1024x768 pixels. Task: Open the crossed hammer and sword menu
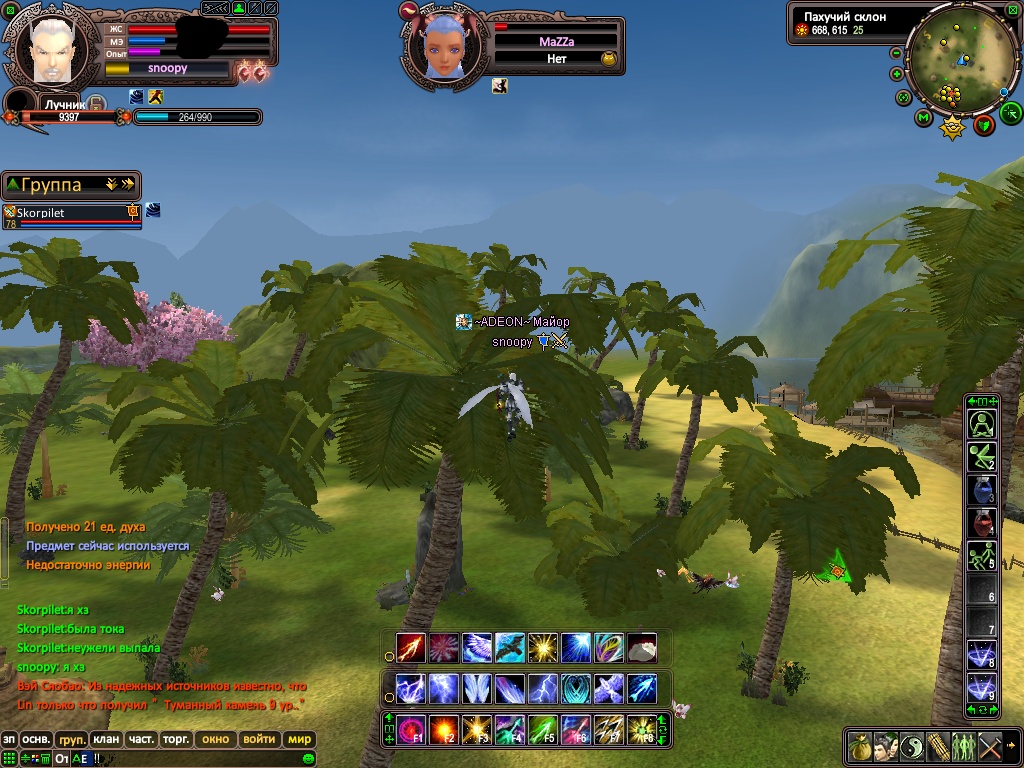click(x=989, y=746)
